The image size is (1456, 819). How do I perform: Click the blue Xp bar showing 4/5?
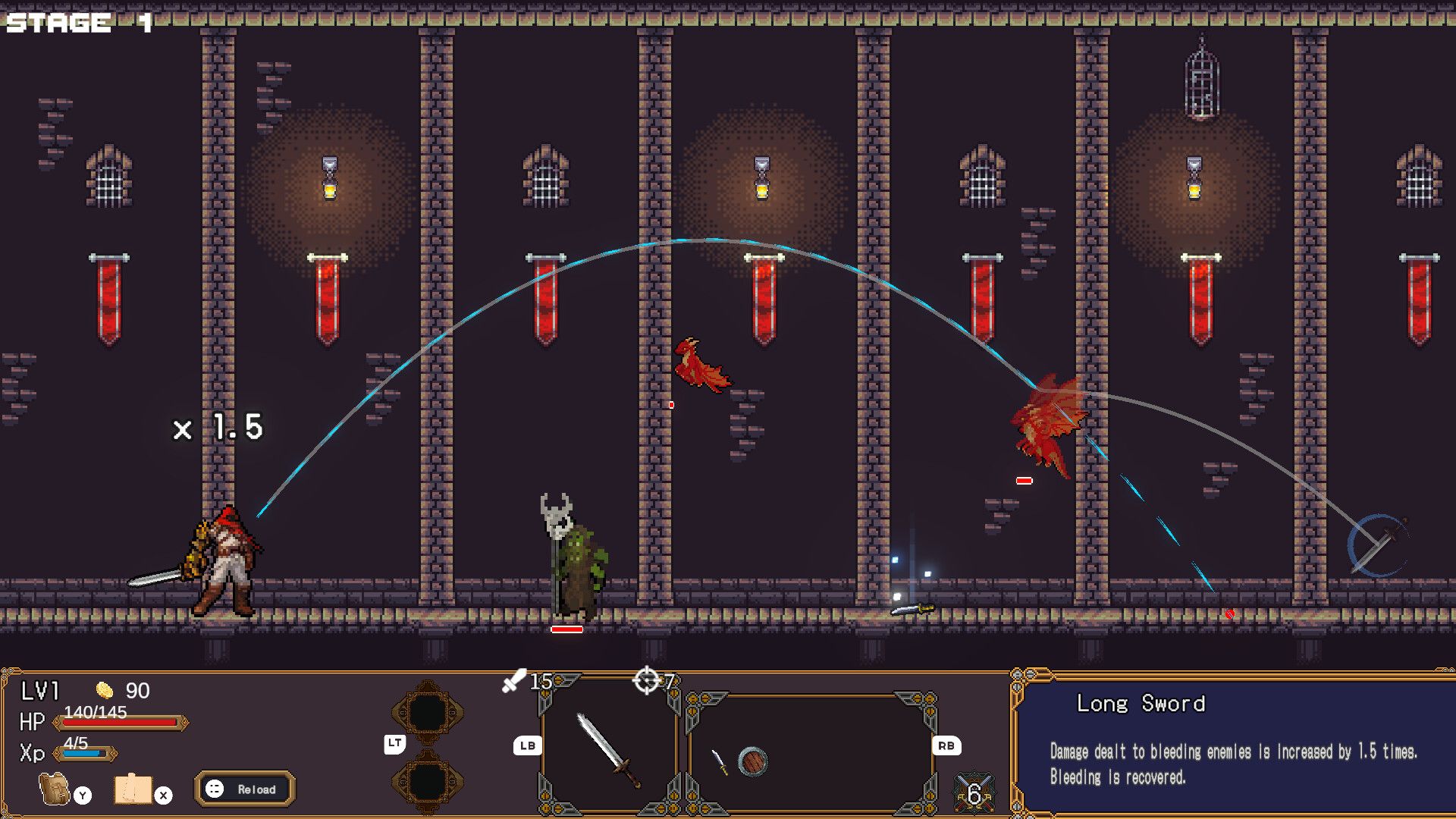[x=83, y=753]
